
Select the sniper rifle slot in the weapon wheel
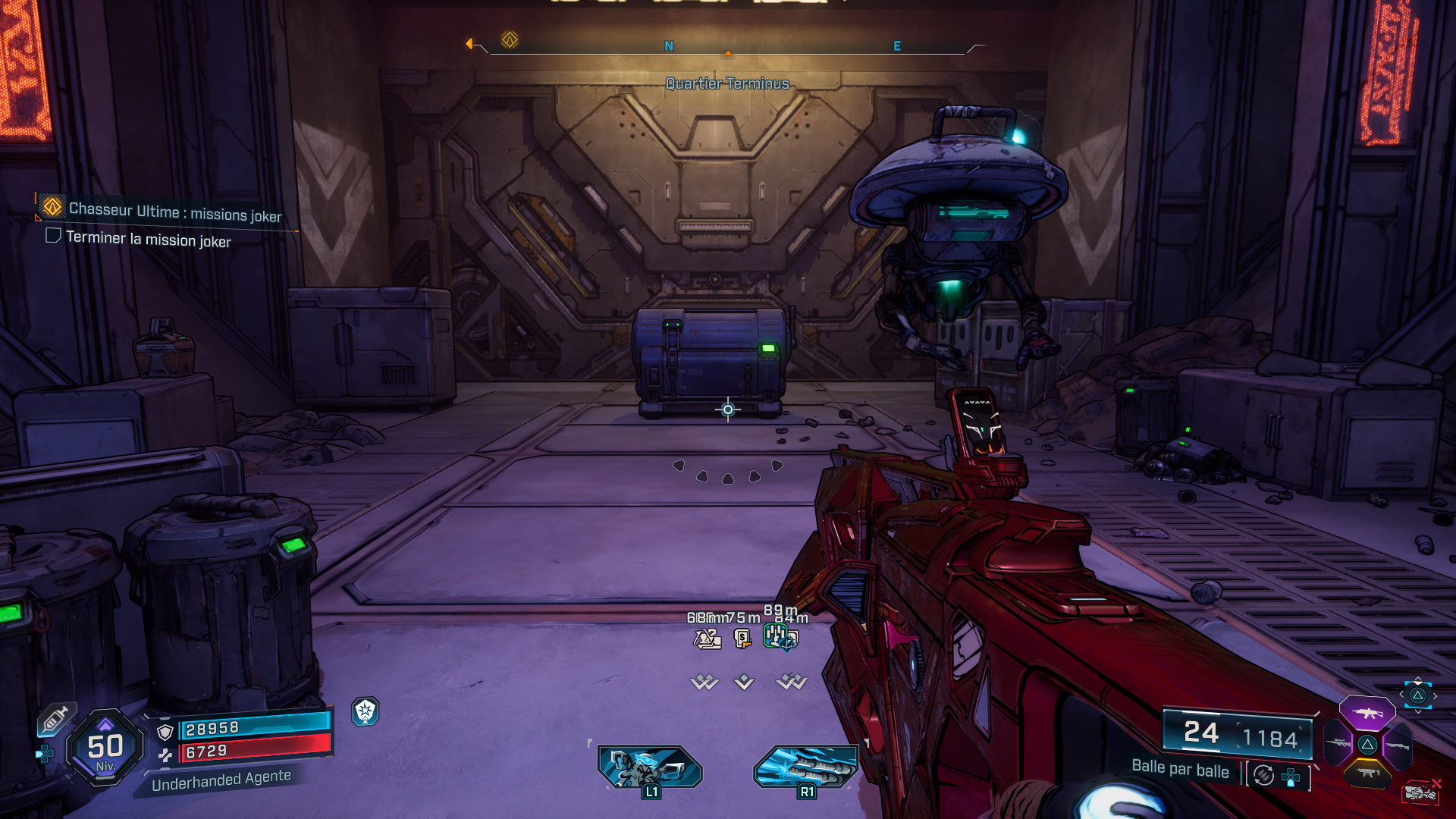(1337, 743)
